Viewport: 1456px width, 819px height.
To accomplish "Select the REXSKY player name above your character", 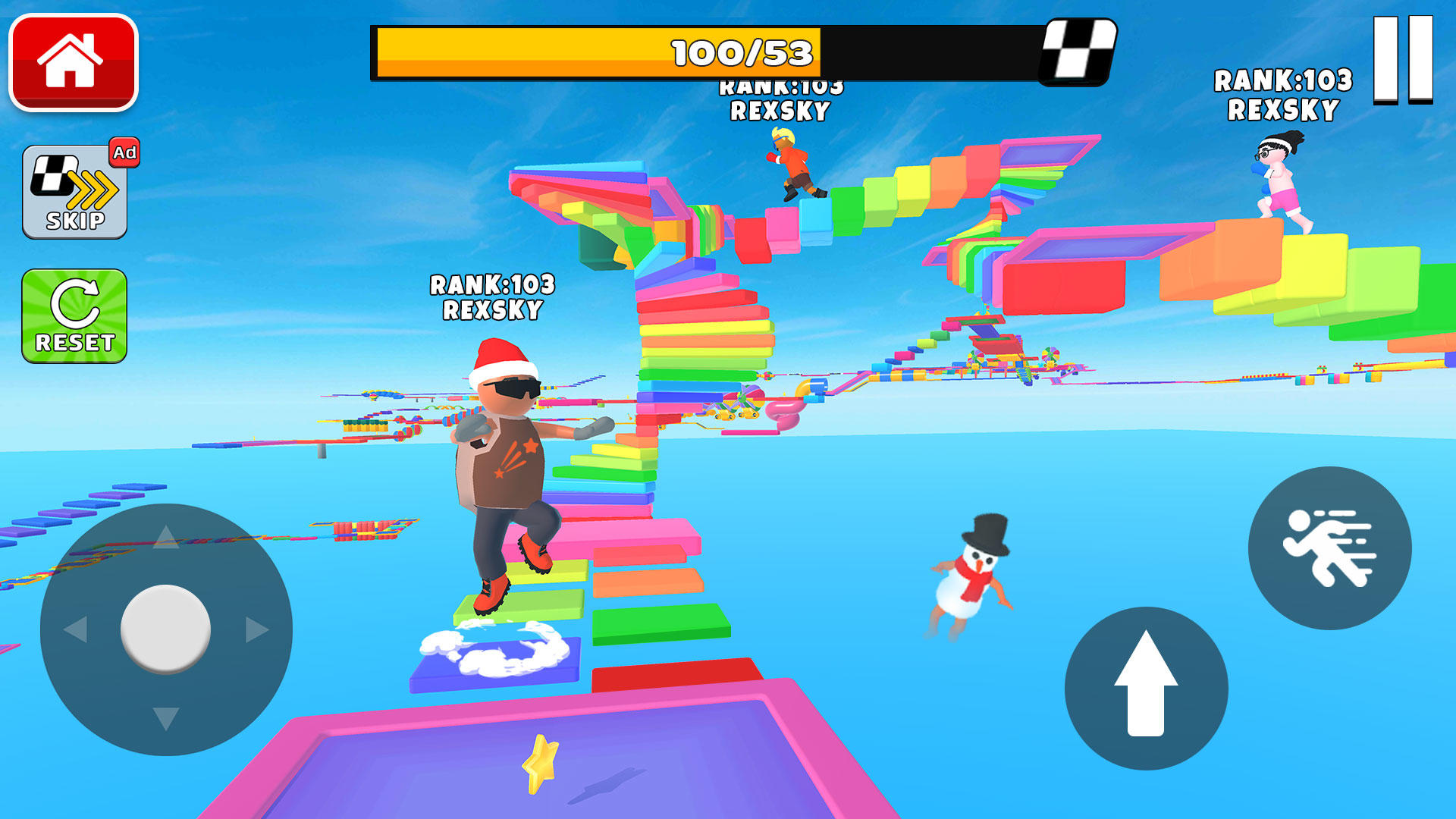I will pyautogui.click(x=494, y=309).
